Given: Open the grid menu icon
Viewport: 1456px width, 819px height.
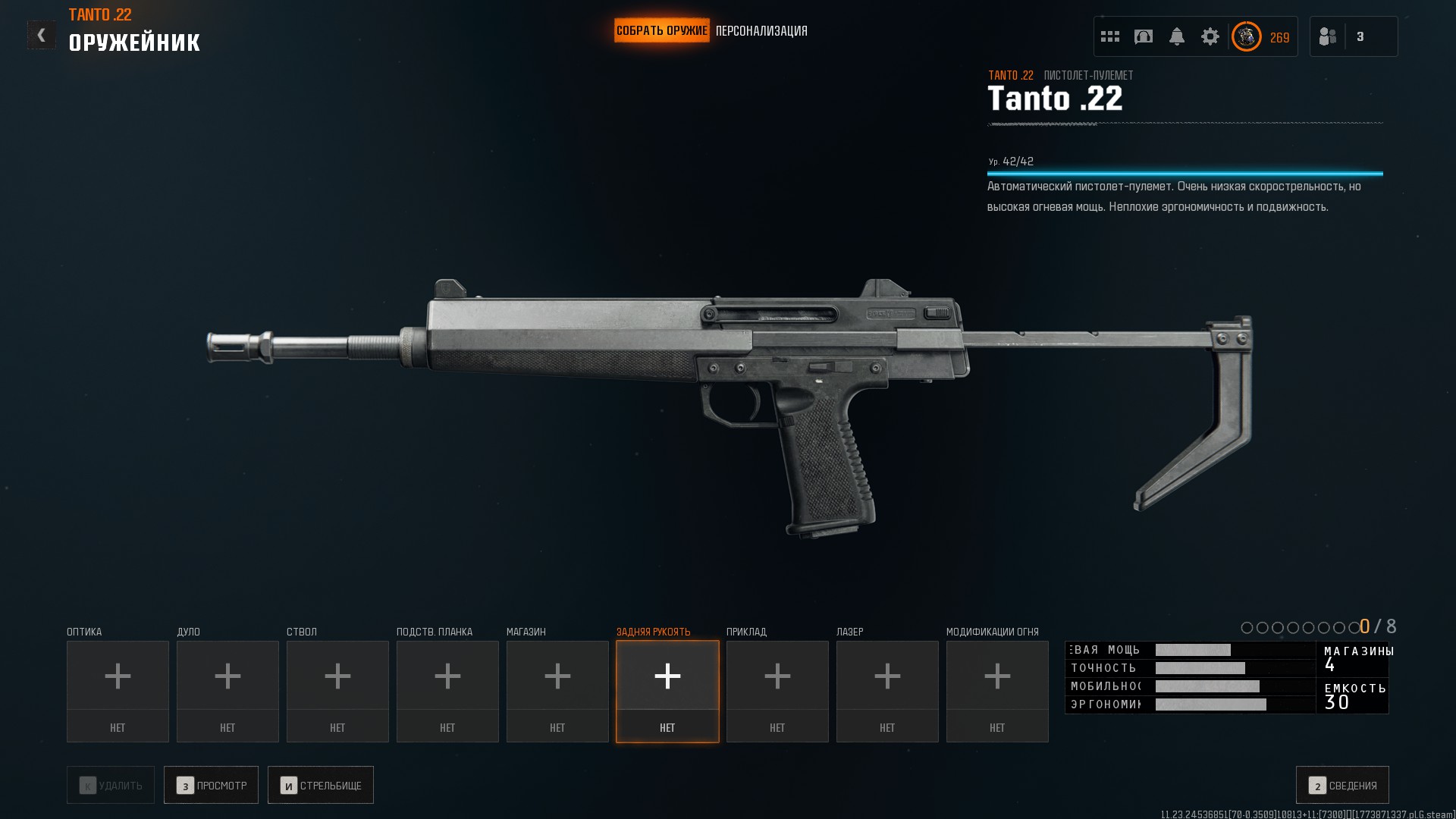Looking at the screenshot, I should [1110, 36].
